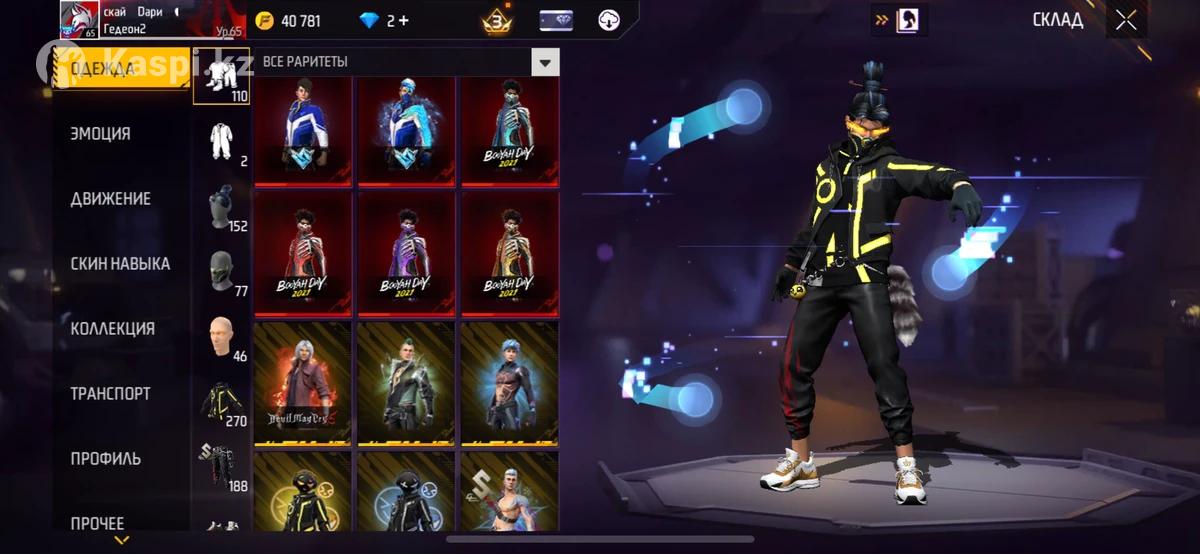Open the ТРАНСПОРТ category
The width and height of the screenshot is (1200, 554).
point(110,394)
